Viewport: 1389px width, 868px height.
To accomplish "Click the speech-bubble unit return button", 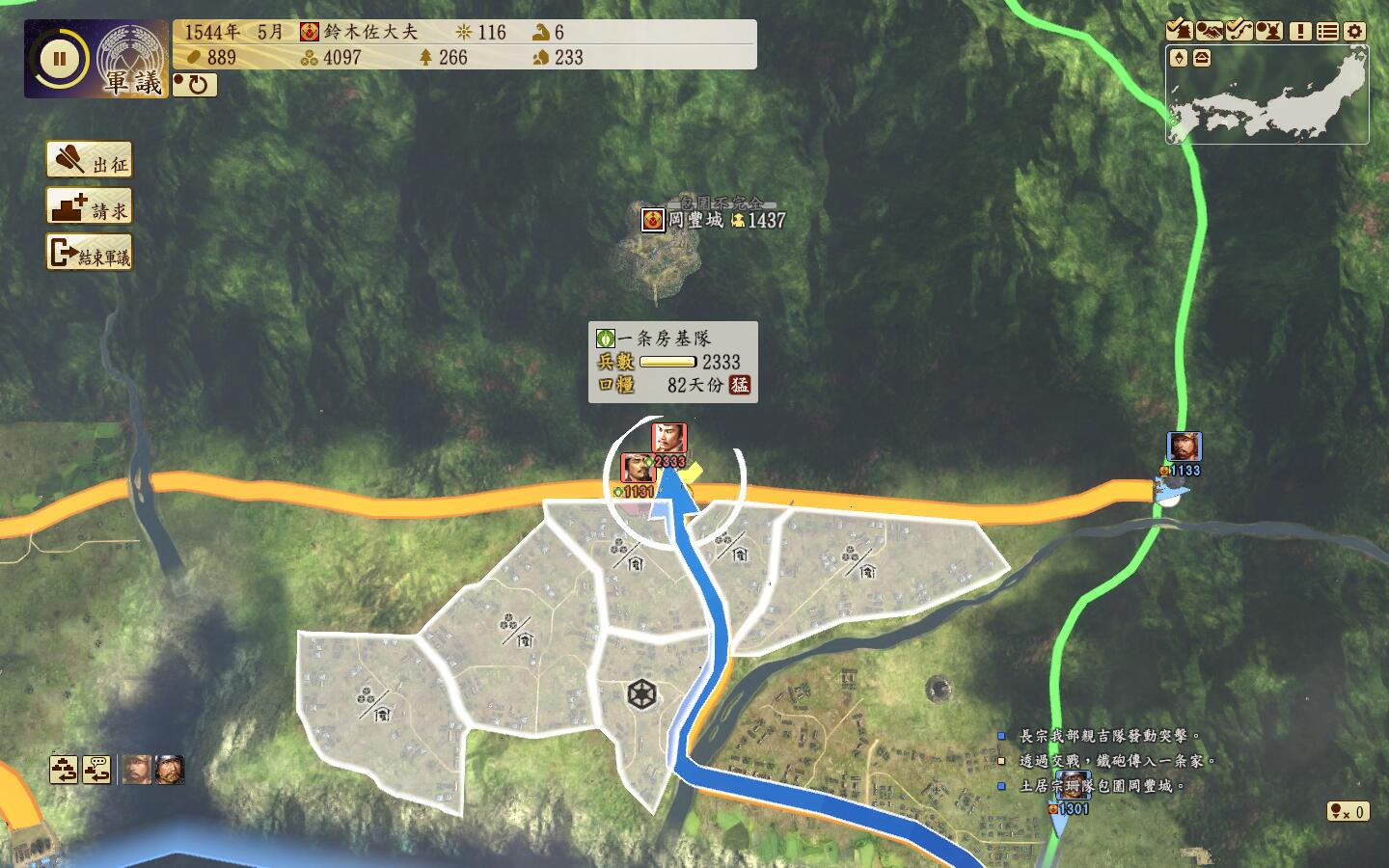I will [96, 770].
